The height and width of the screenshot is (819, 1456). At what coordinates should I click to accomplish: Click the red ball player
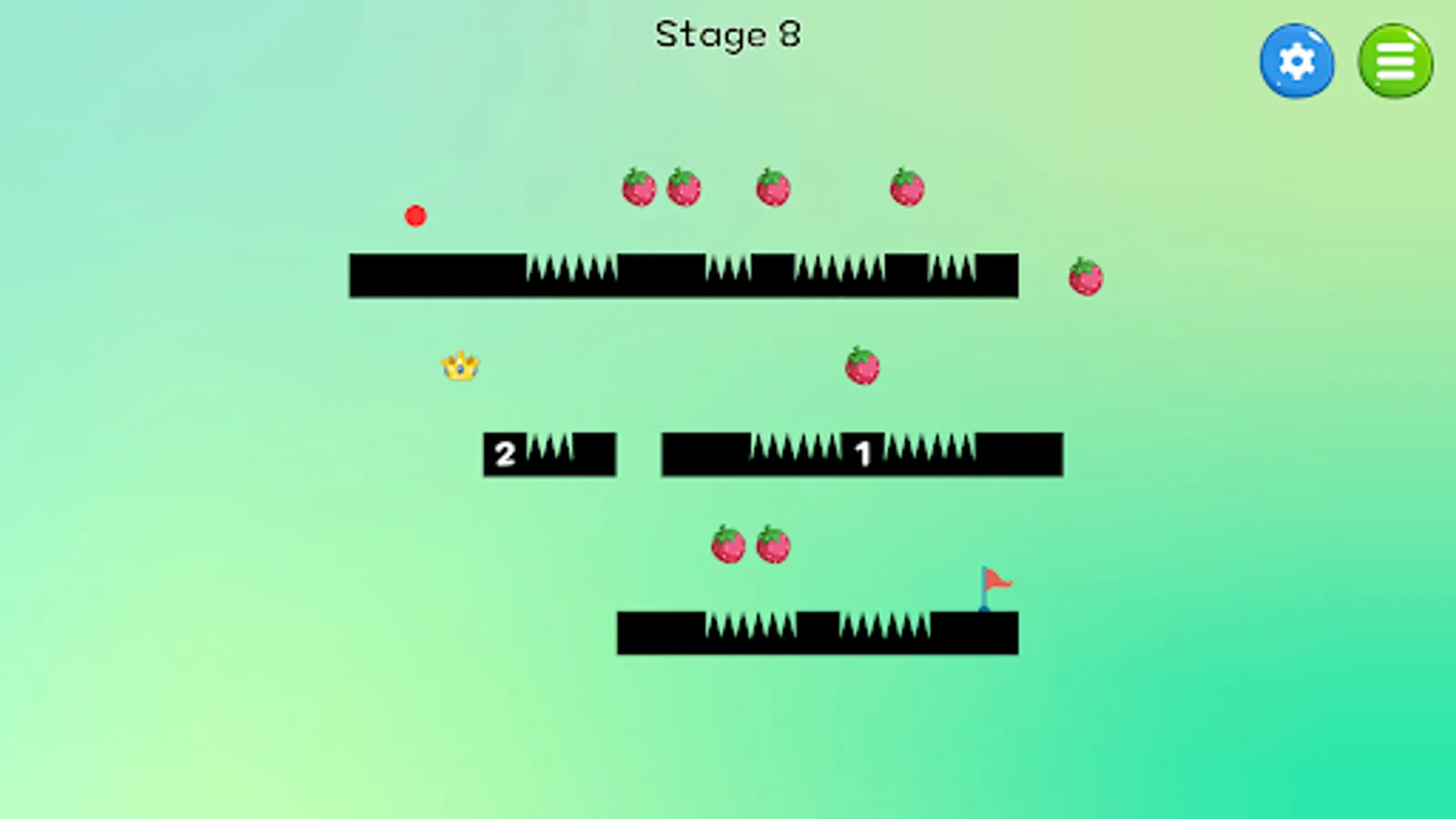[417, 215]
